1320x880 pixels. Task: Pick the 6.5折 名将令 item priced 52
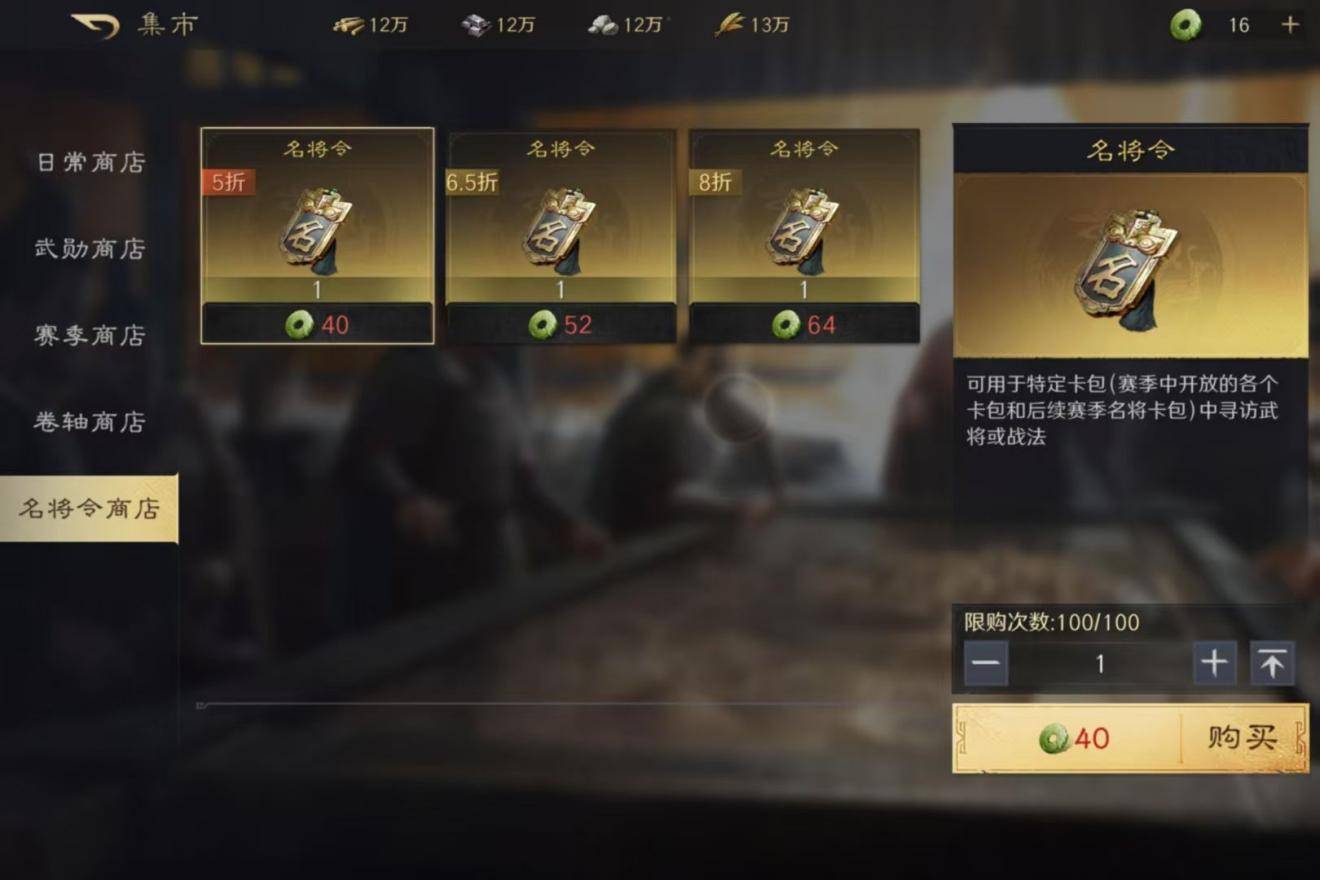(560, 236)
